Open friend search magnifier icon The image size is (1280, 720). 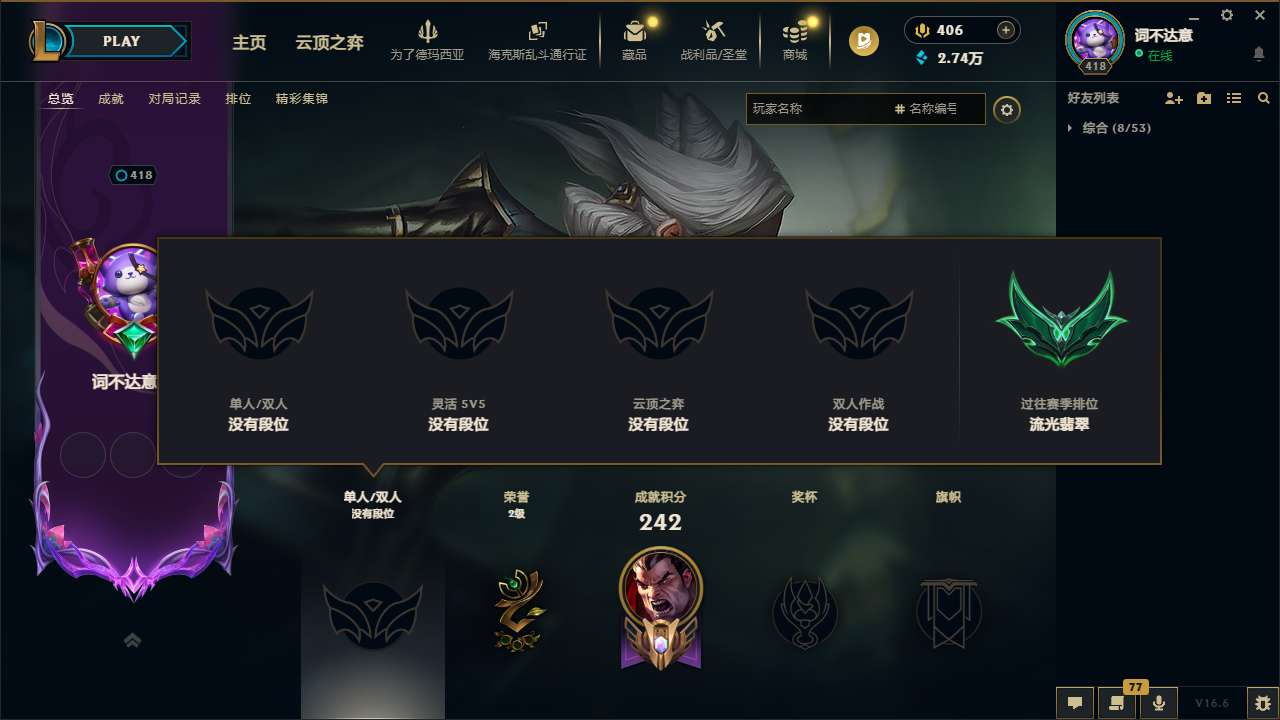click(1263, 98)
